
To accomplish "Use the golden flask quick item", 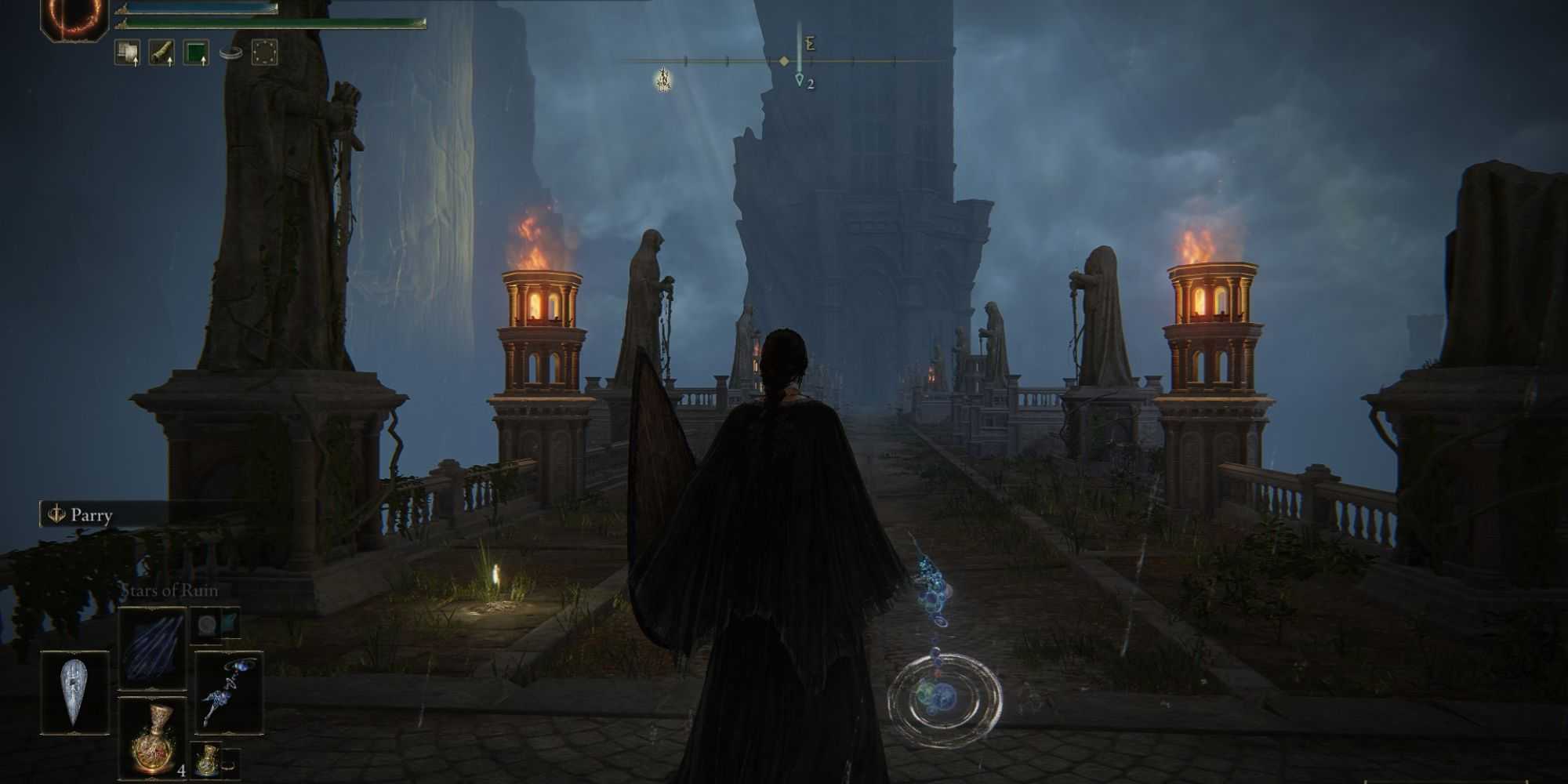I will click(152, 737).
